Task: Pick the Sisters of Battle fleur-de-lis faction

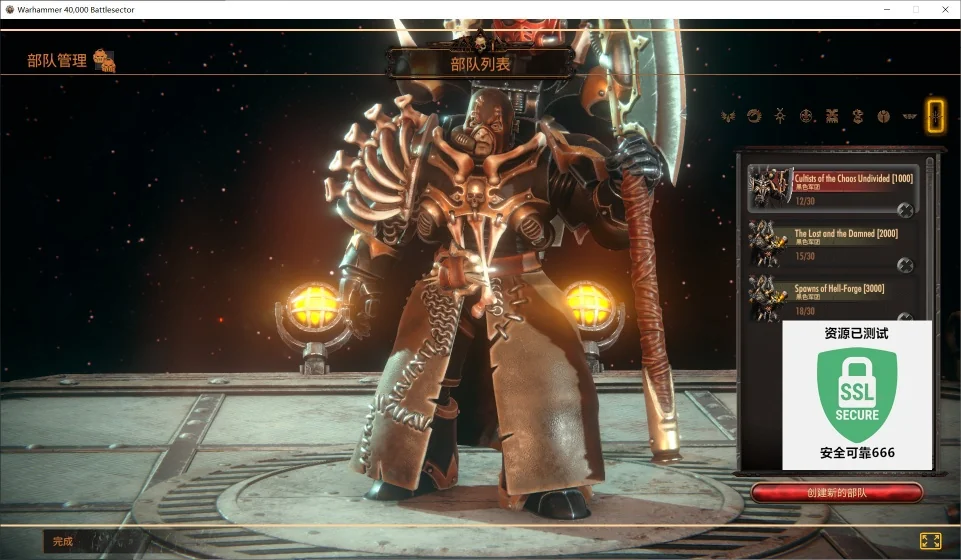Action: (806, 116)
